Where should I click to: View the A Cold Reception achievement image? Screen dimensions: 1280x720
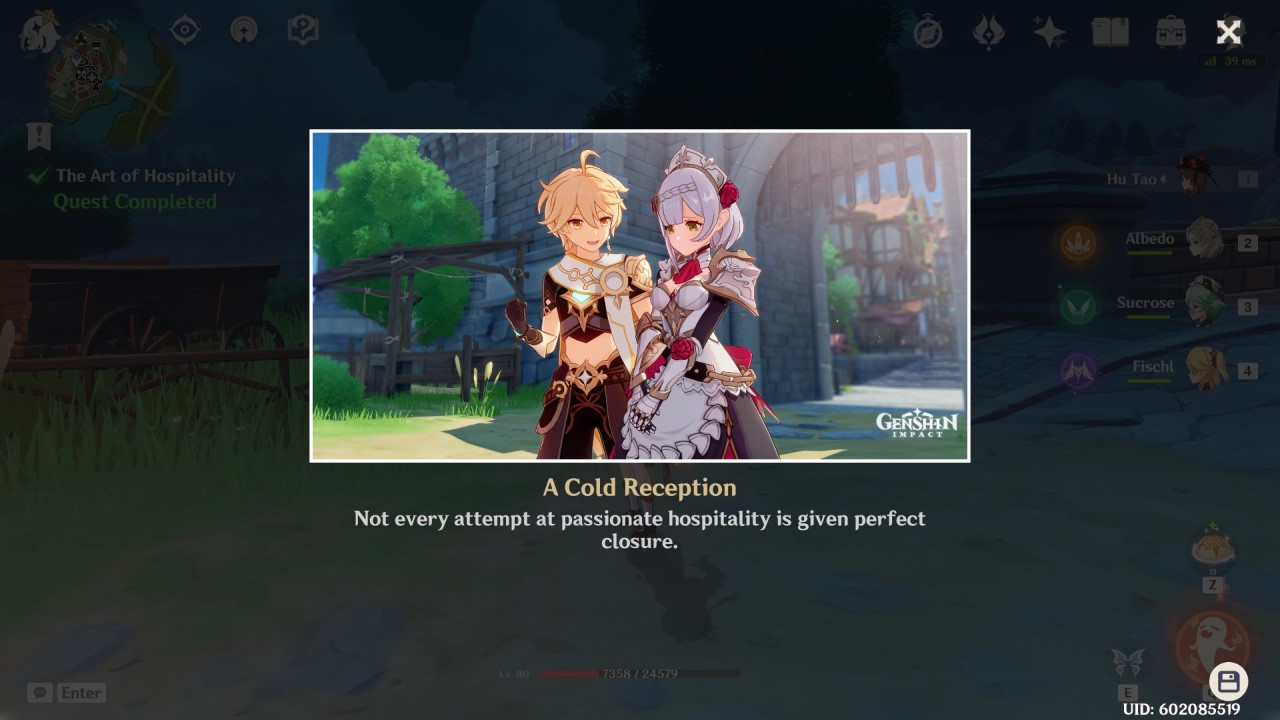[x=640, y=295]
